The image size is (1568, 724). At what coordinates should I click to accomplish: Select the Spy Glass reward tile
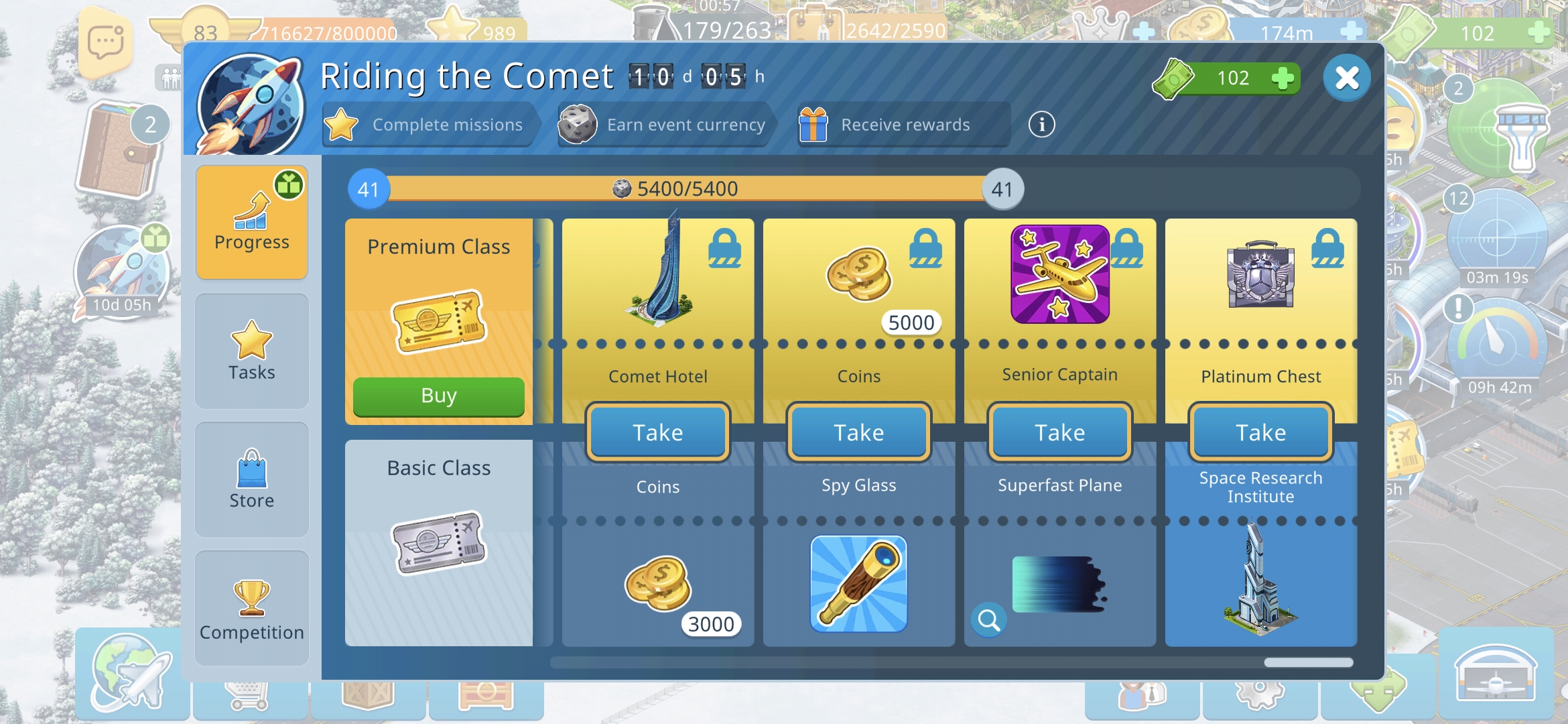pos(858,583)
